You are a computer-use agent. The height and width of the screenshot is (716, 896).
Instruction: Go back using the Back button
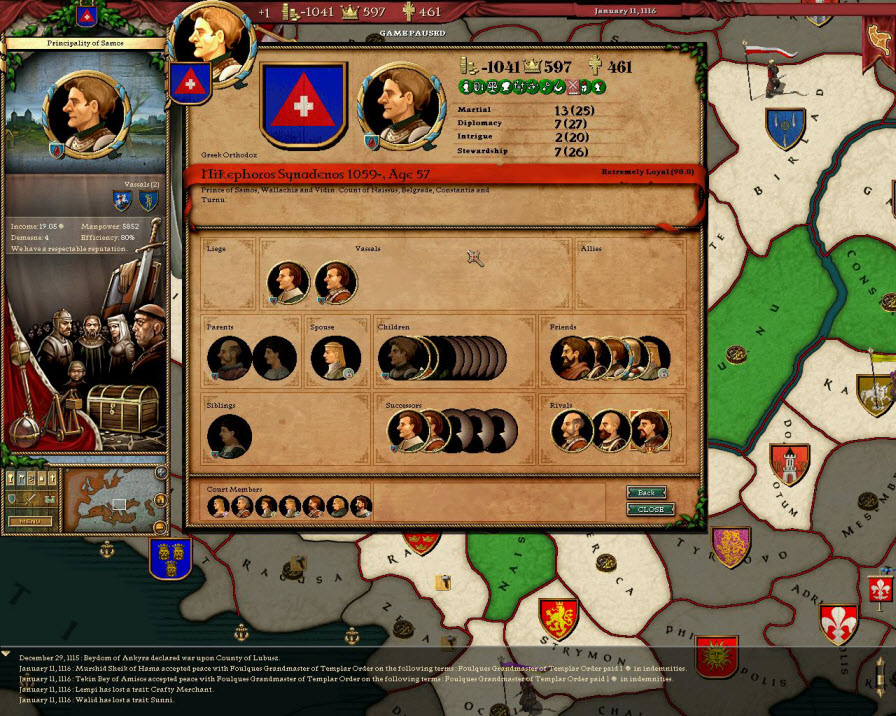[x=647, y=493]
